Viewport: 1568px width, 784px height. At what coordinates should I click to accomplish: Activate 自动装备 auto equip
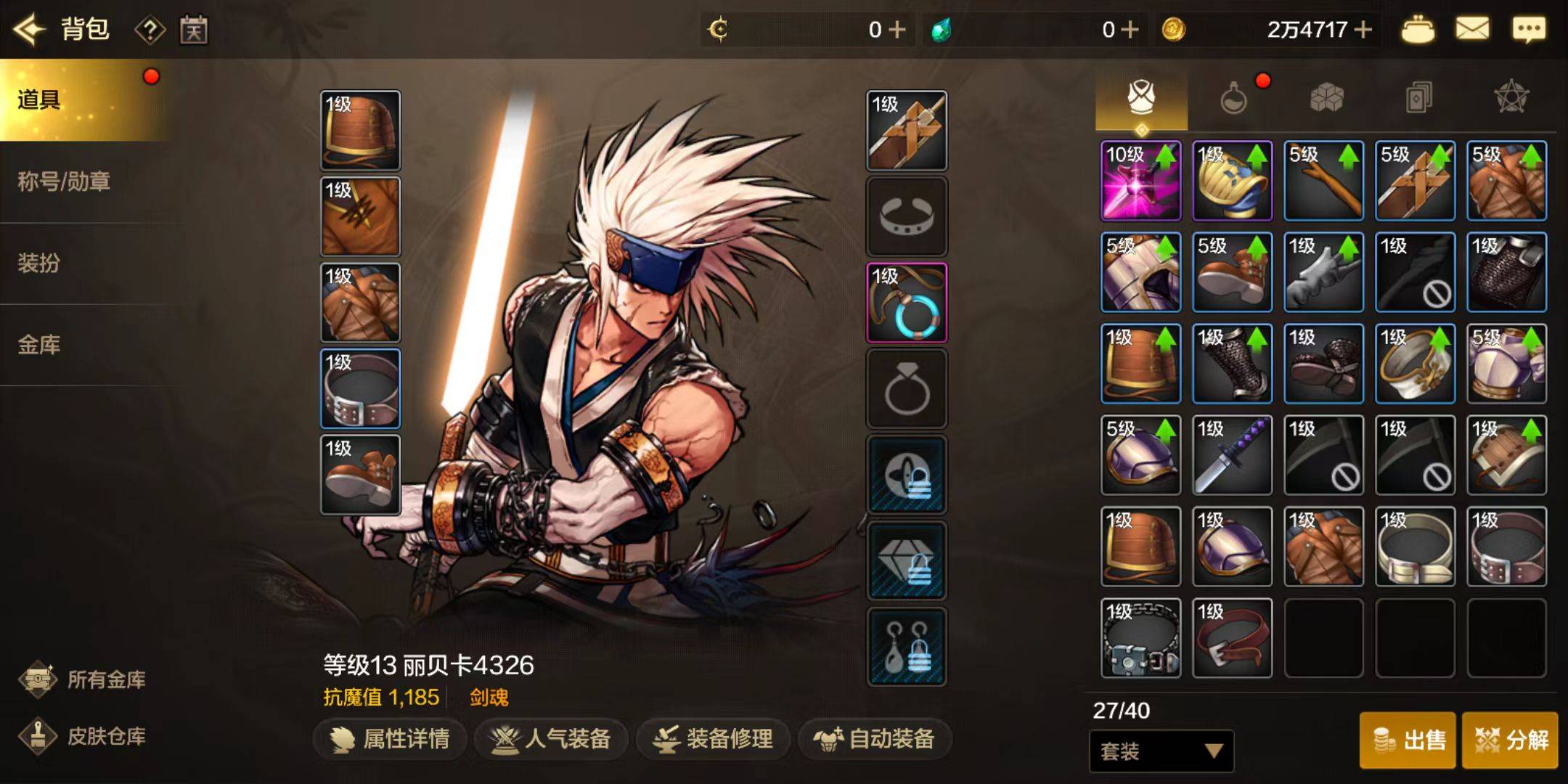point(875,739)
